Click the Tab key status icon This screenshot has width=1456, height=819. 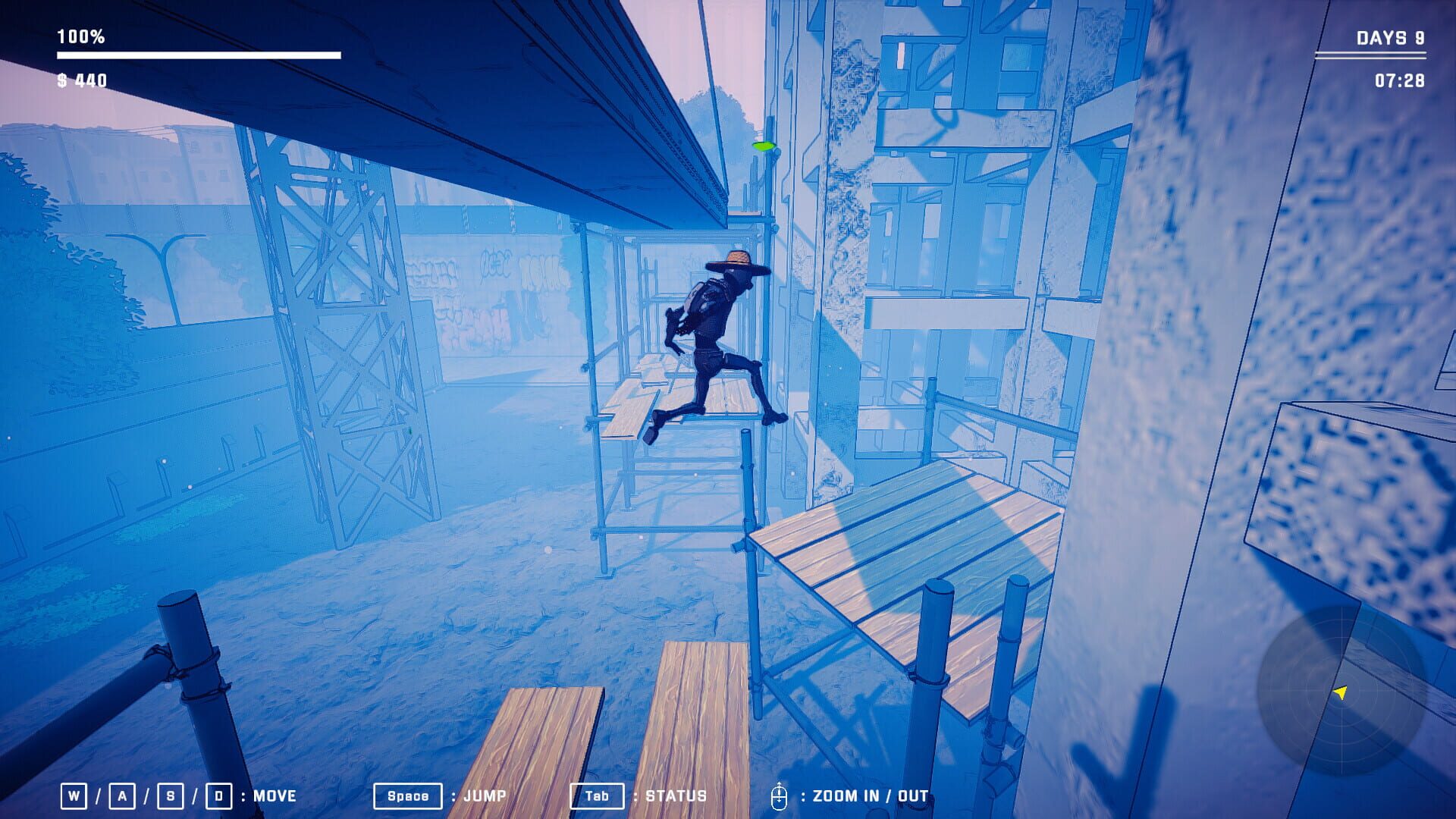597,795
